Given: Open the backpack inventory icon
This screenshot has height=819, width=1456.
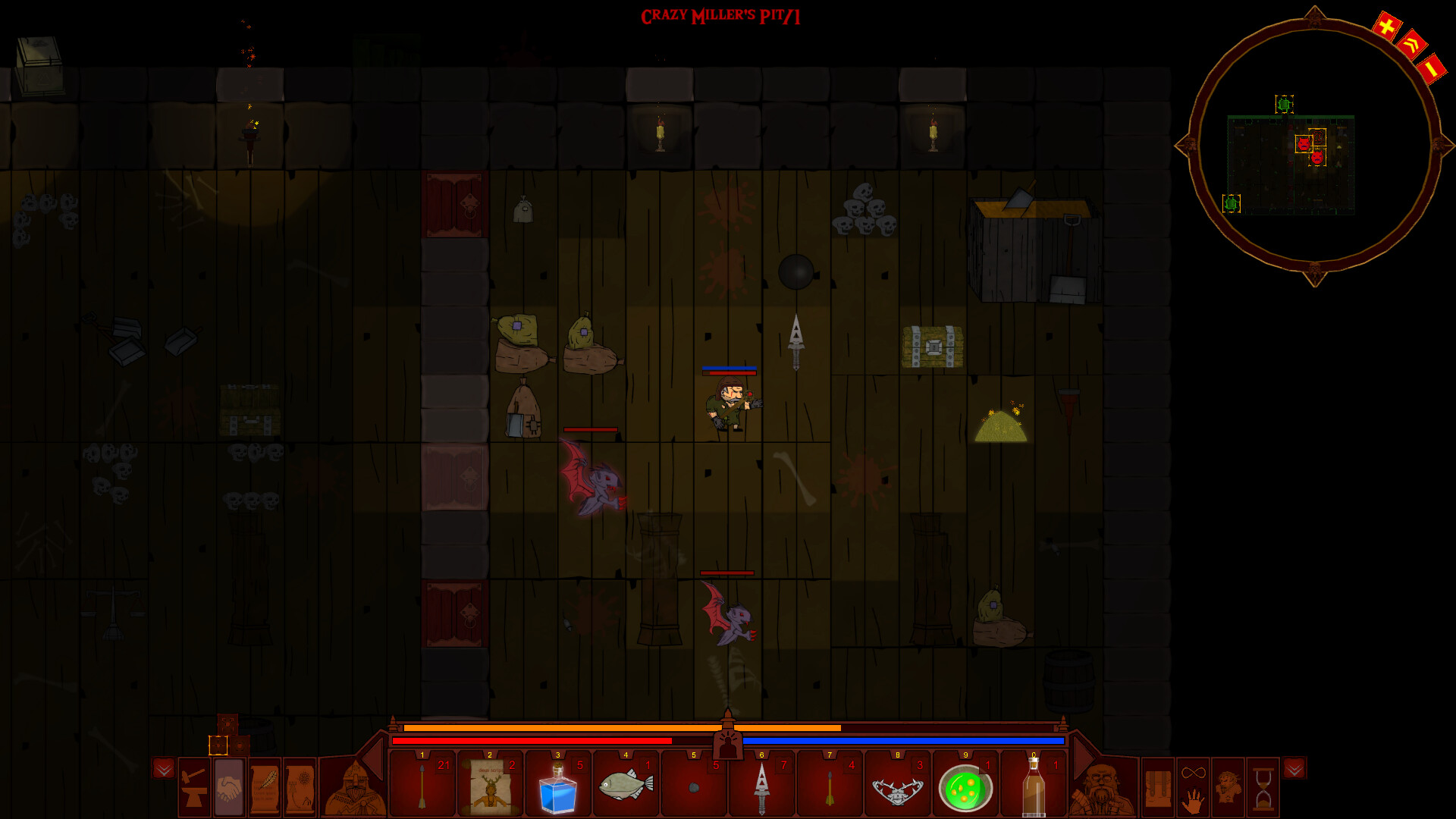Looking at the screenshot, I should (1159, 788).
